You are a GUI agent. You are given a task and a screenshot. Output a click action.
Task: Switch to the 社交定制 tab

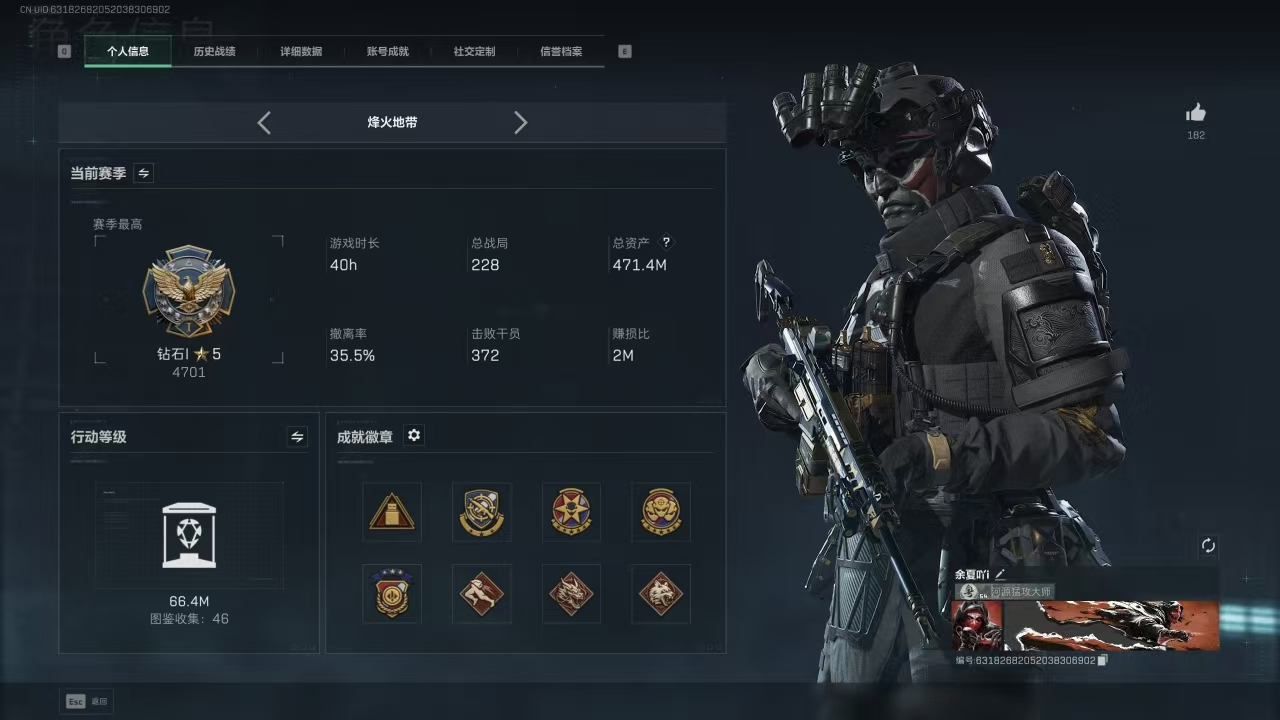pyautogui.click(x=472, y=51)
